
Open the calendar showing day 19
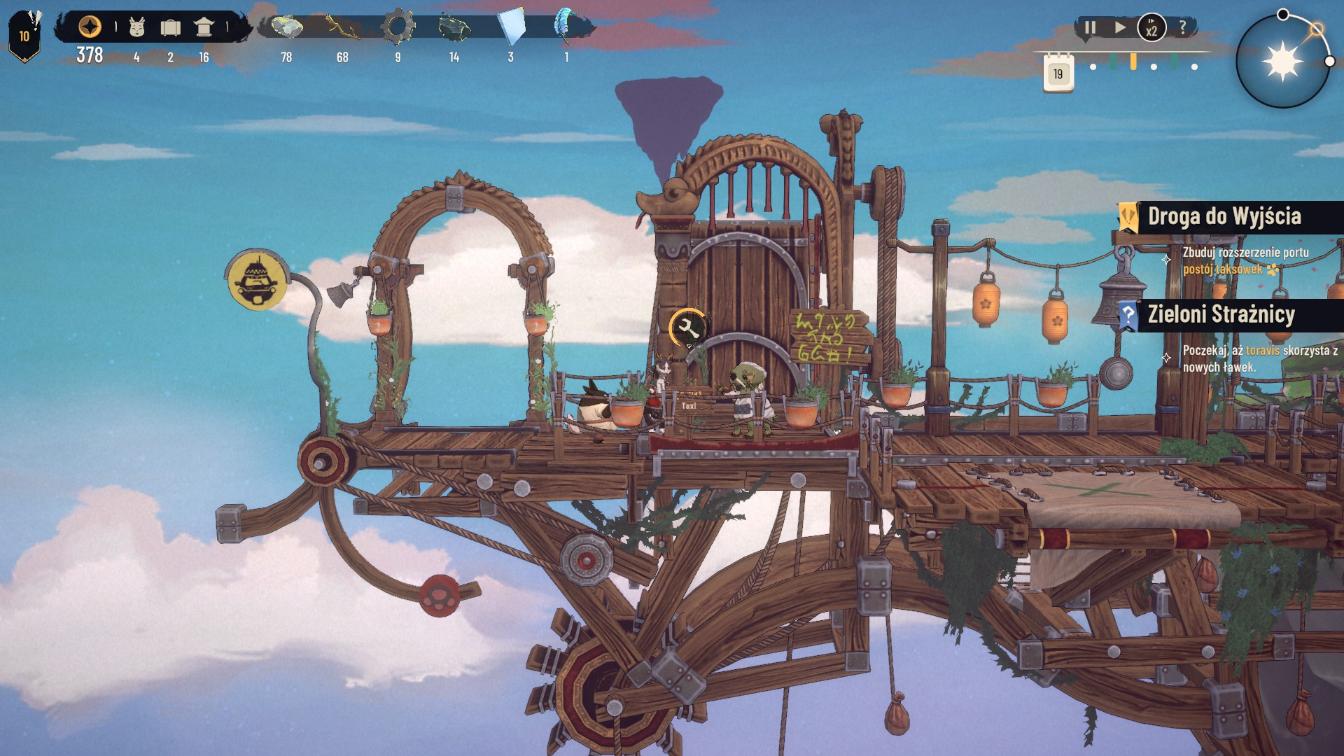(1058, 73)
